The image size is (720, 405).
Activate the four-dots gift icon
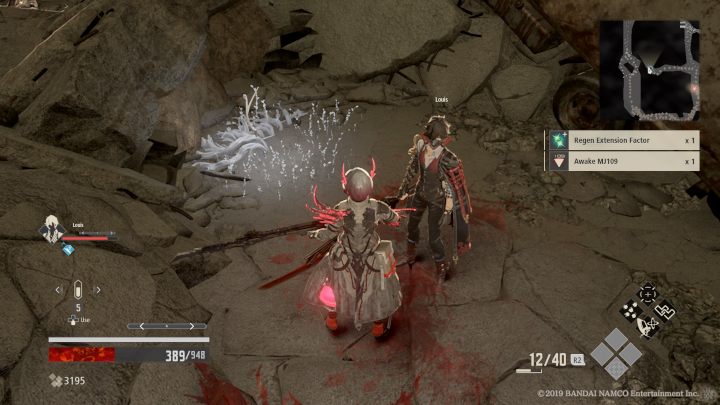coord(630,309)
